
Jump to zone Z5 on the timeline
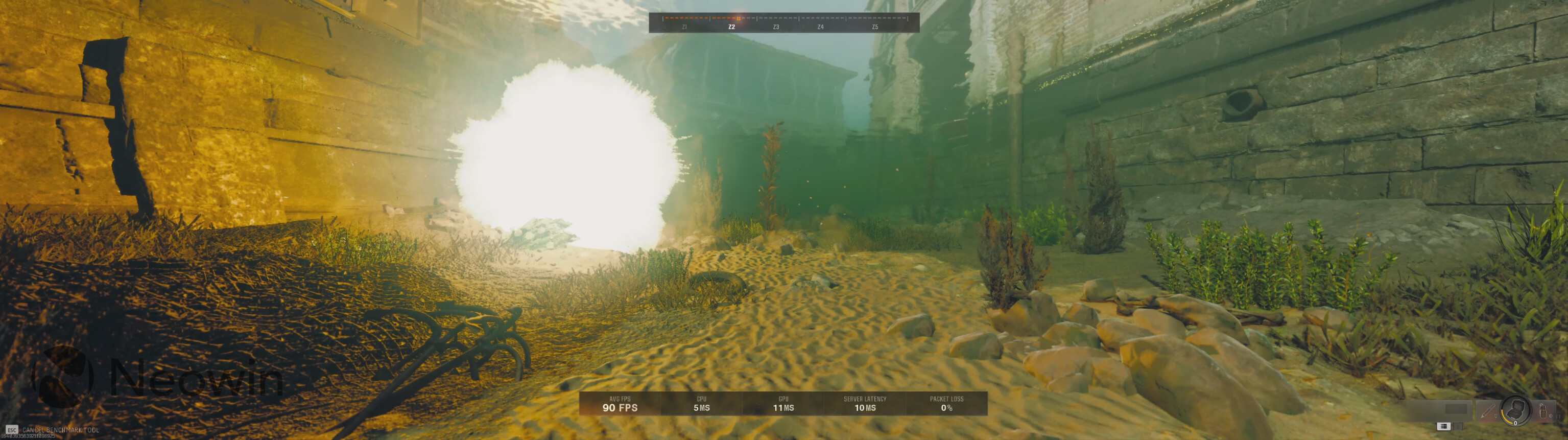tap(876, 28)
